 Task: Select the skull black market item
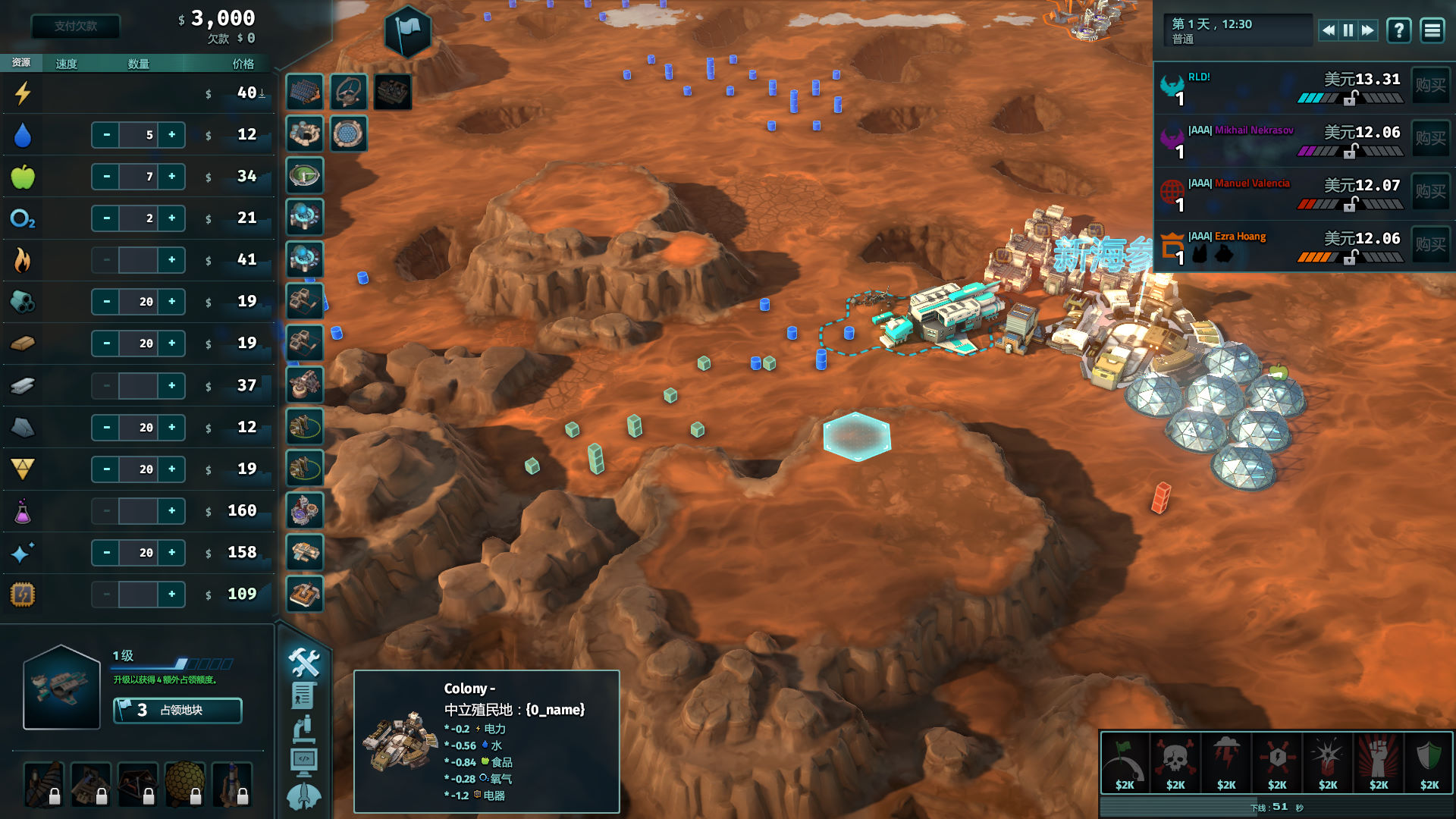point(1175,761)
